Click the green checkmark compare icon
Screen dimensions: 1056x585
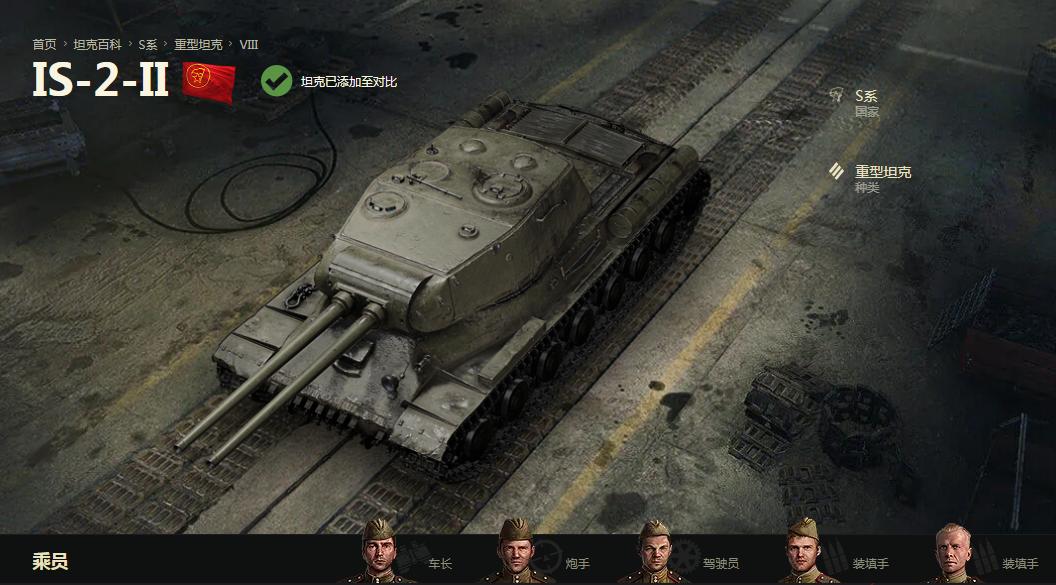click(277, 81)
